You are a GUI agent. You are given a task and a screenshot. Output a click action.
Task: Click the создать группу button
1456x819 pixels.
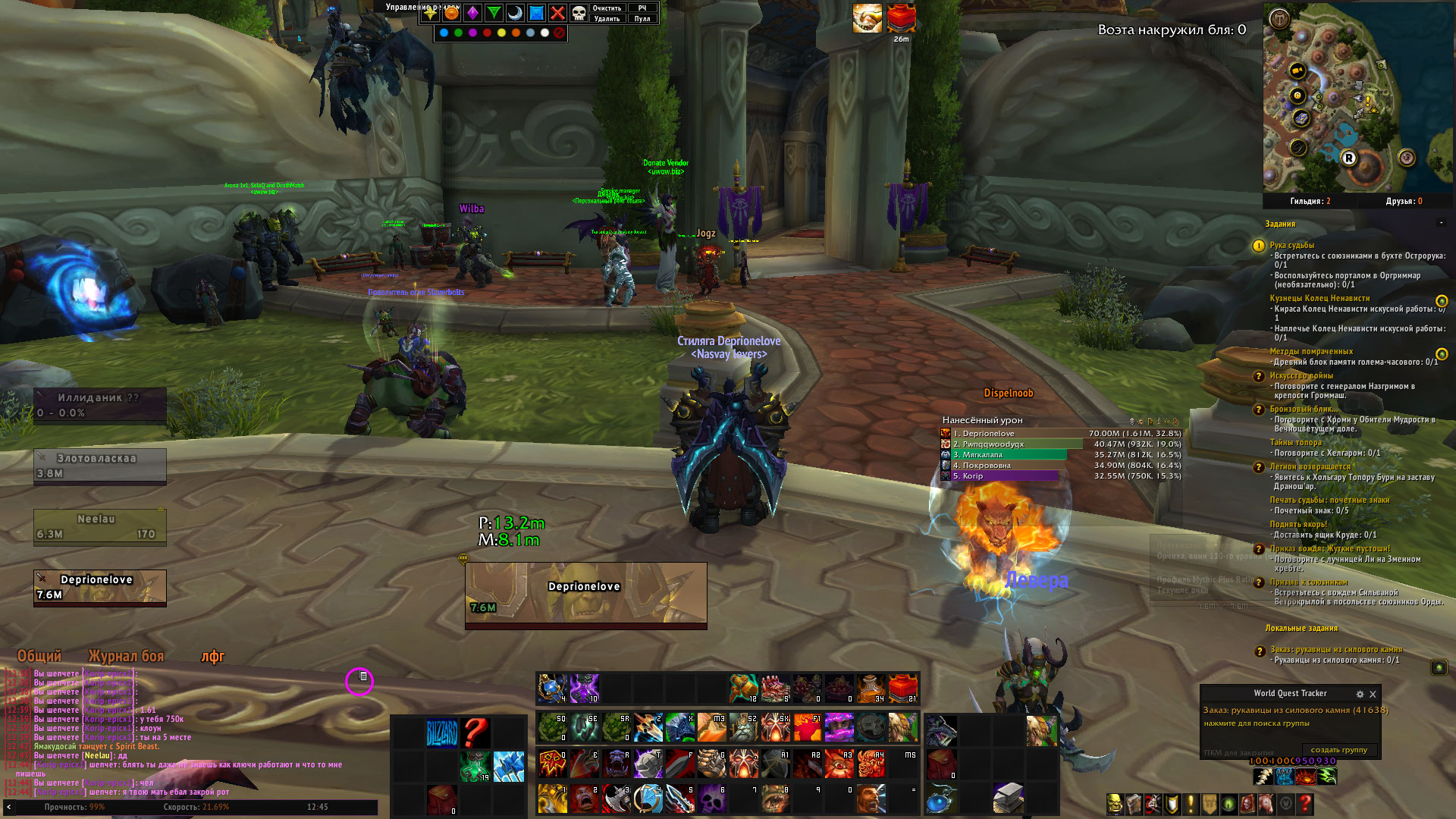(x=1338, y=750)
